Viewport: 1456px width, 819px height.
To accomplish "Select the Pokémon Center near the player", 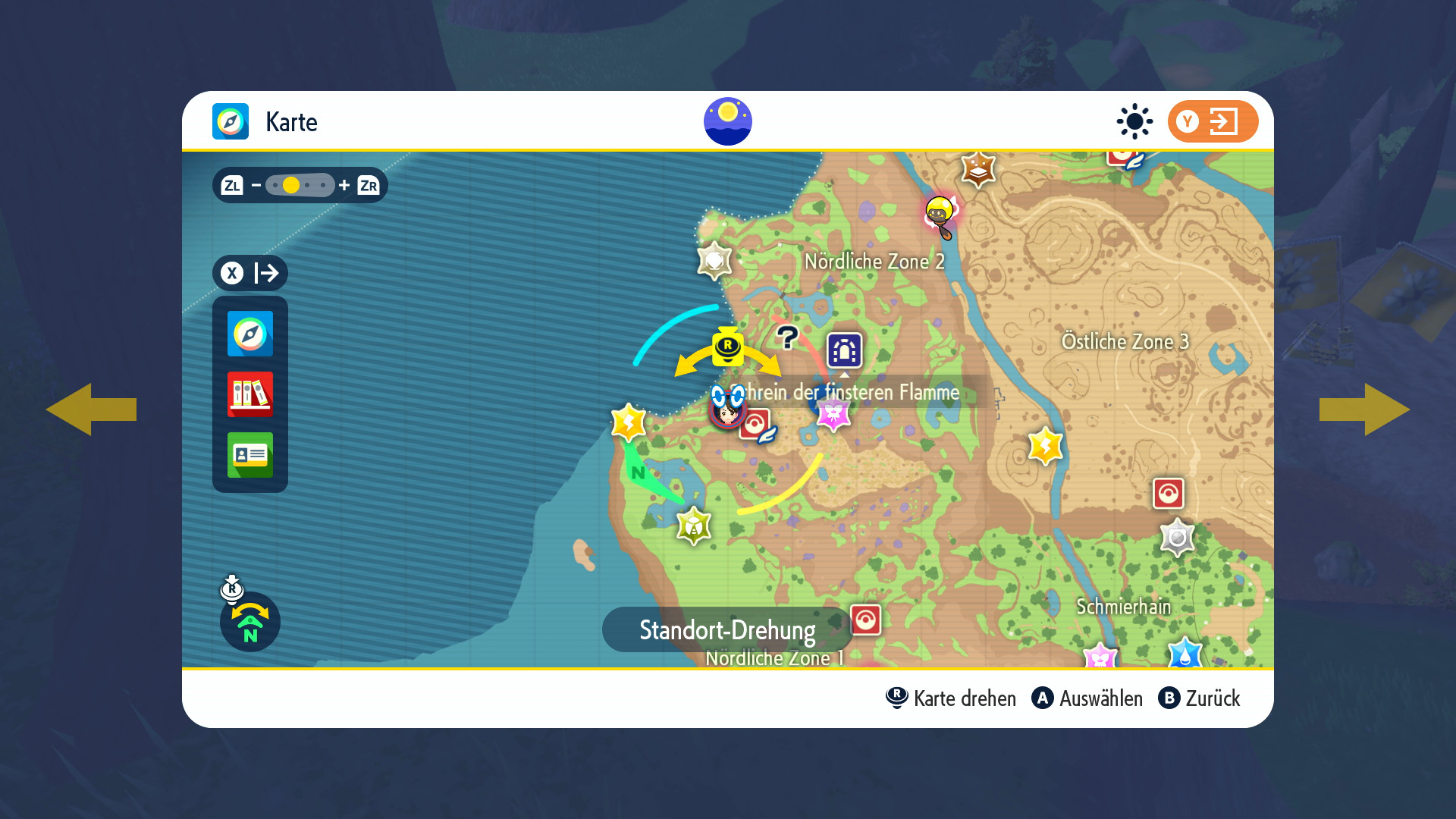I will [x=755, y=425].
